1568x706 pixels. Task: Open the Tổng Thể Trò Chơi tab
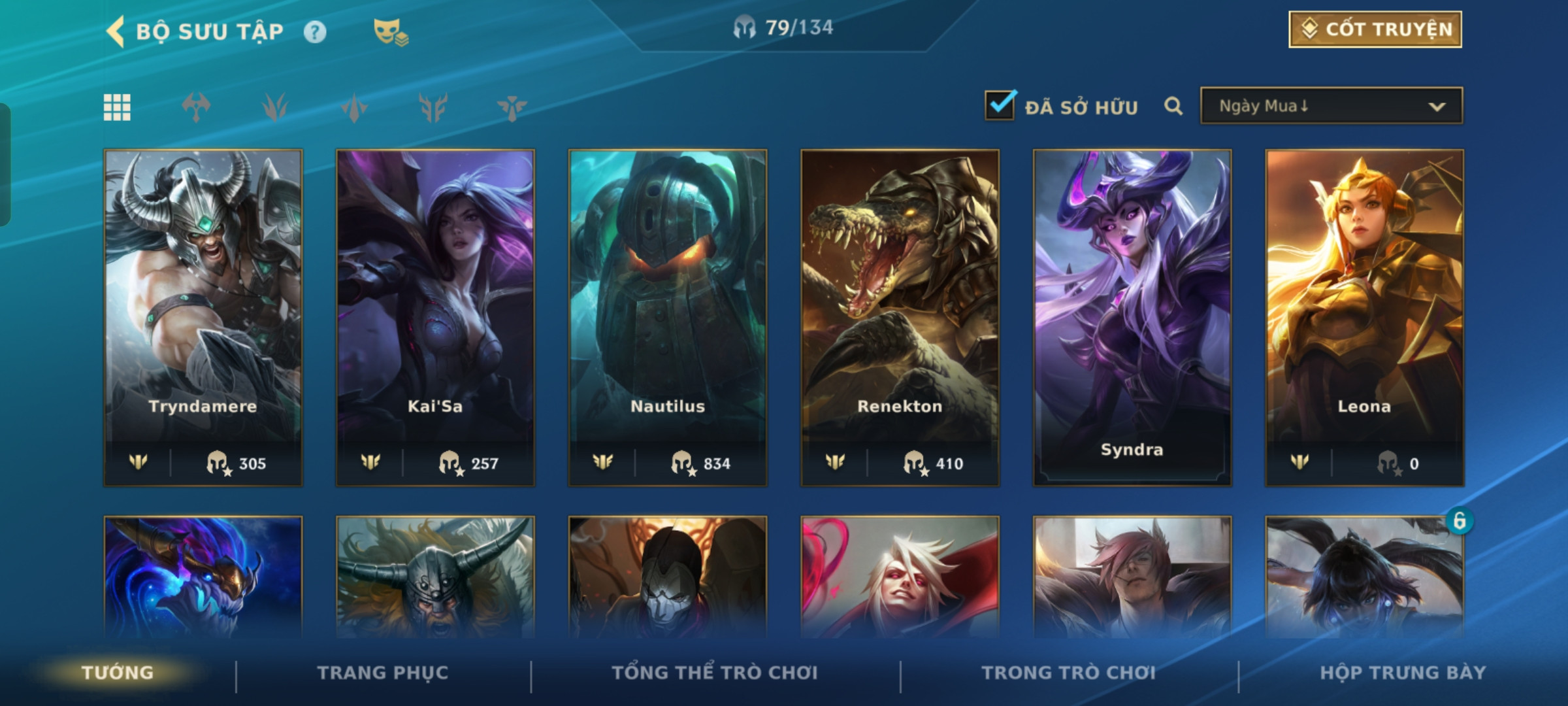click(x=715, y=673)
